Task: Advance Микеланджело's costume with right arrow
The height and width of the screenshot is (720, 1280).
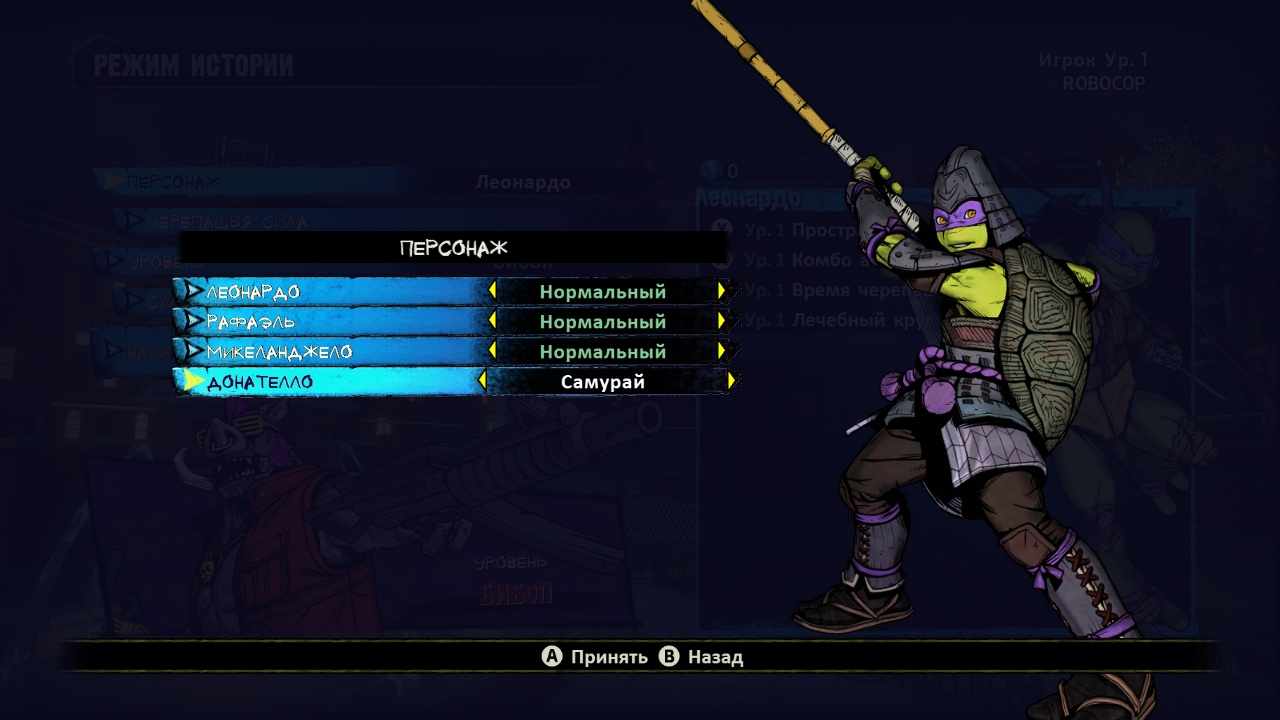Action: click(x=721, y=351)
